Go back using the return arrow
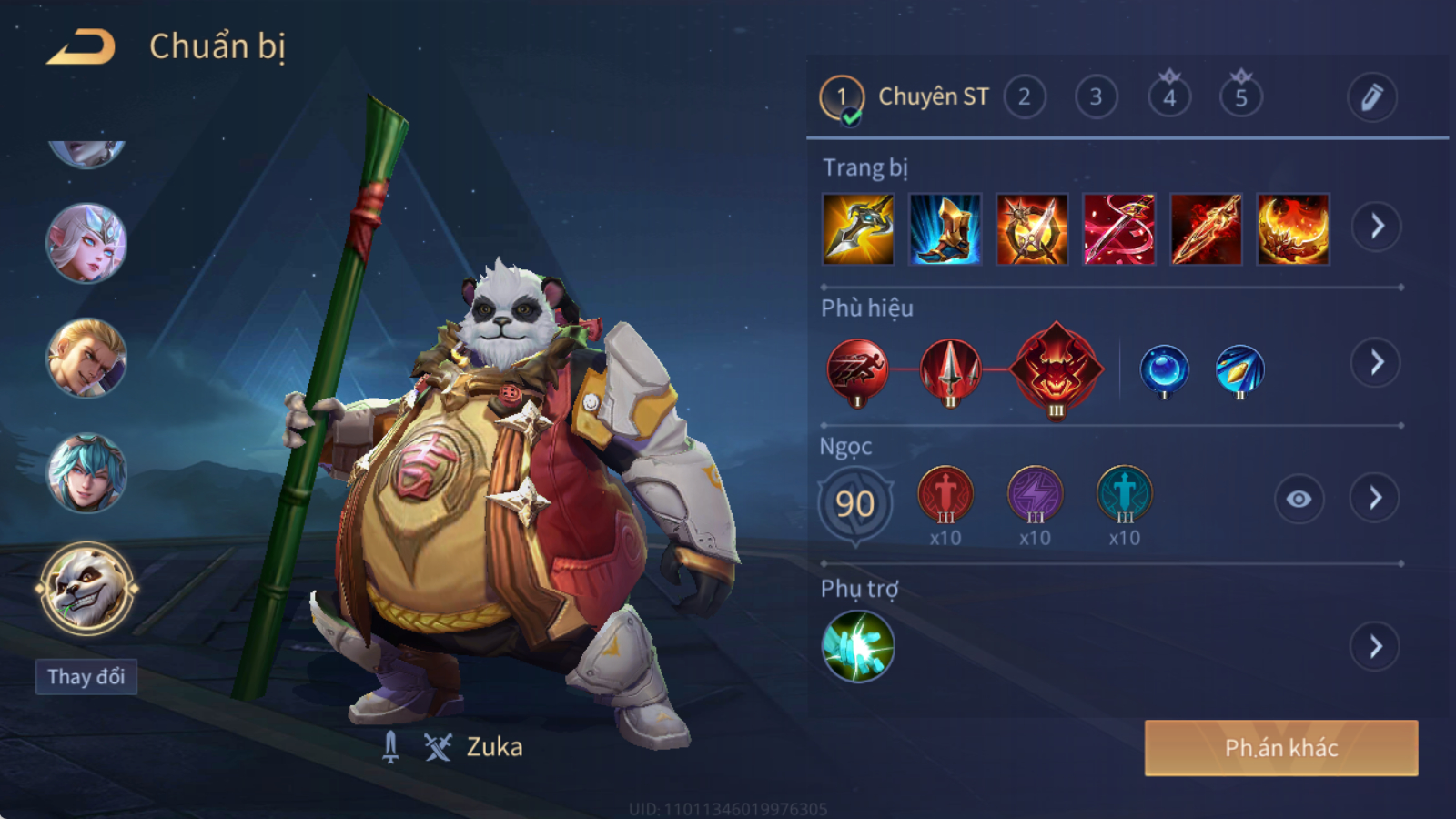 pyautogui.click(x=81, y=47)
